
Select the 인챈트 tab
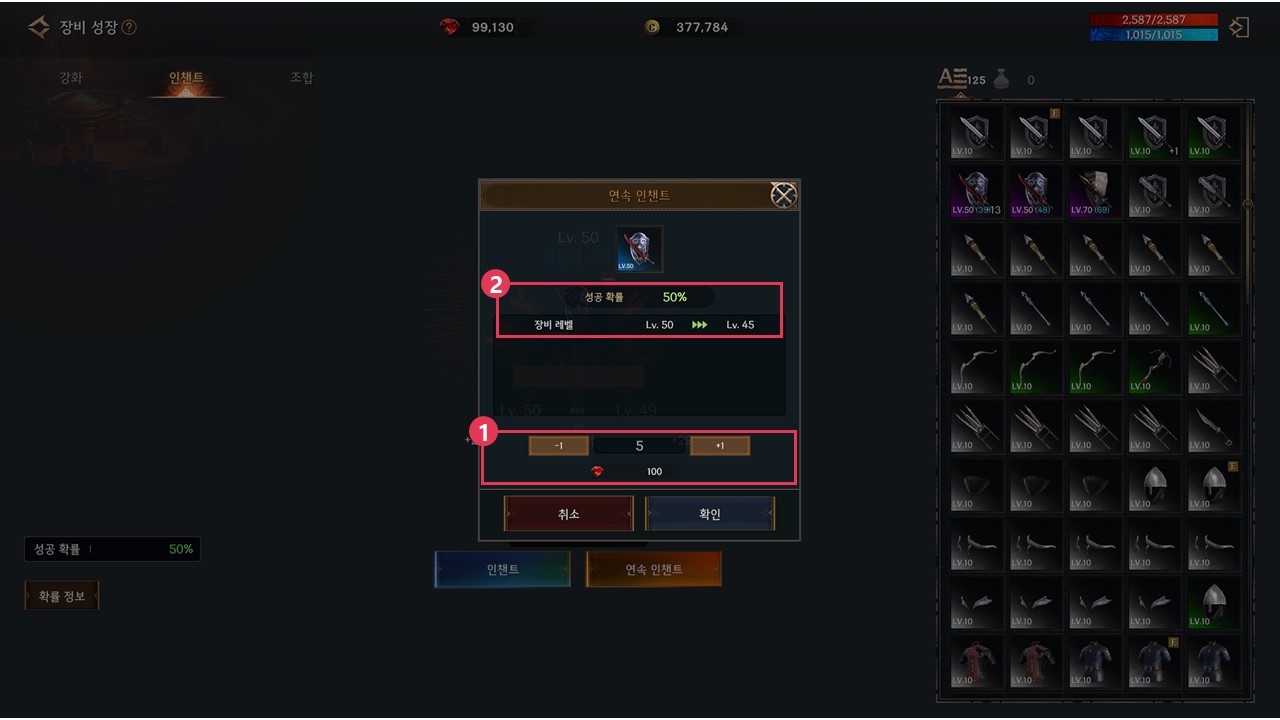(186, 78)
